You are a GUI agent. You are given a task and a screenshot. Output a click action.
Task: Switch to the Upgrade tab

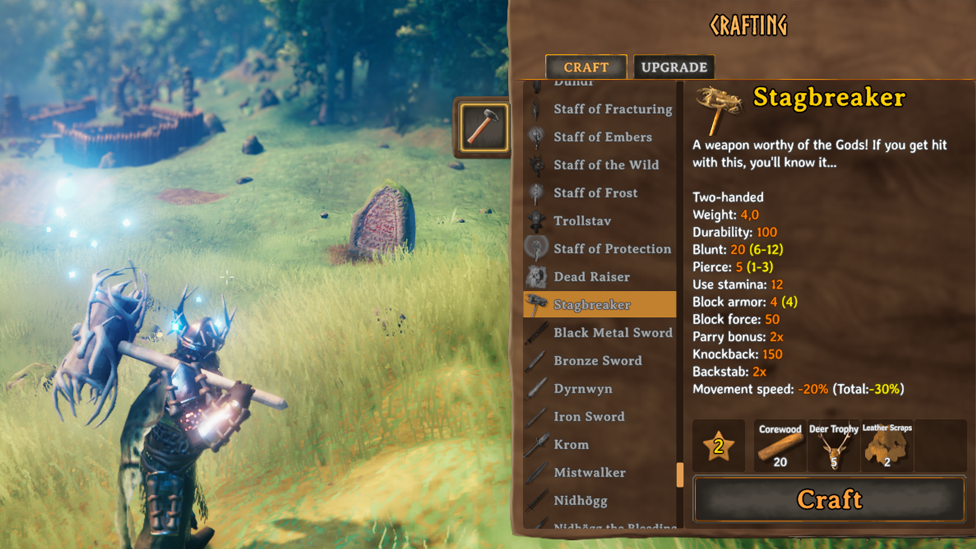pyautogui.click(x=674, y=67)
